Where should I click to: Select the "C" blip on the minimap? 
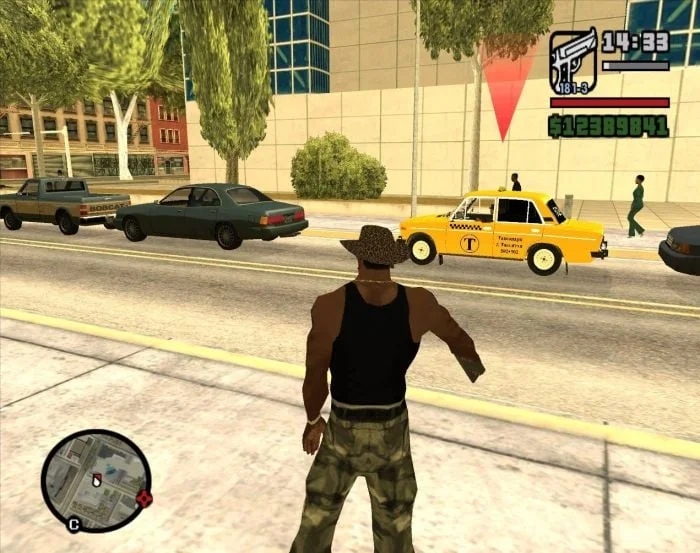74,522
